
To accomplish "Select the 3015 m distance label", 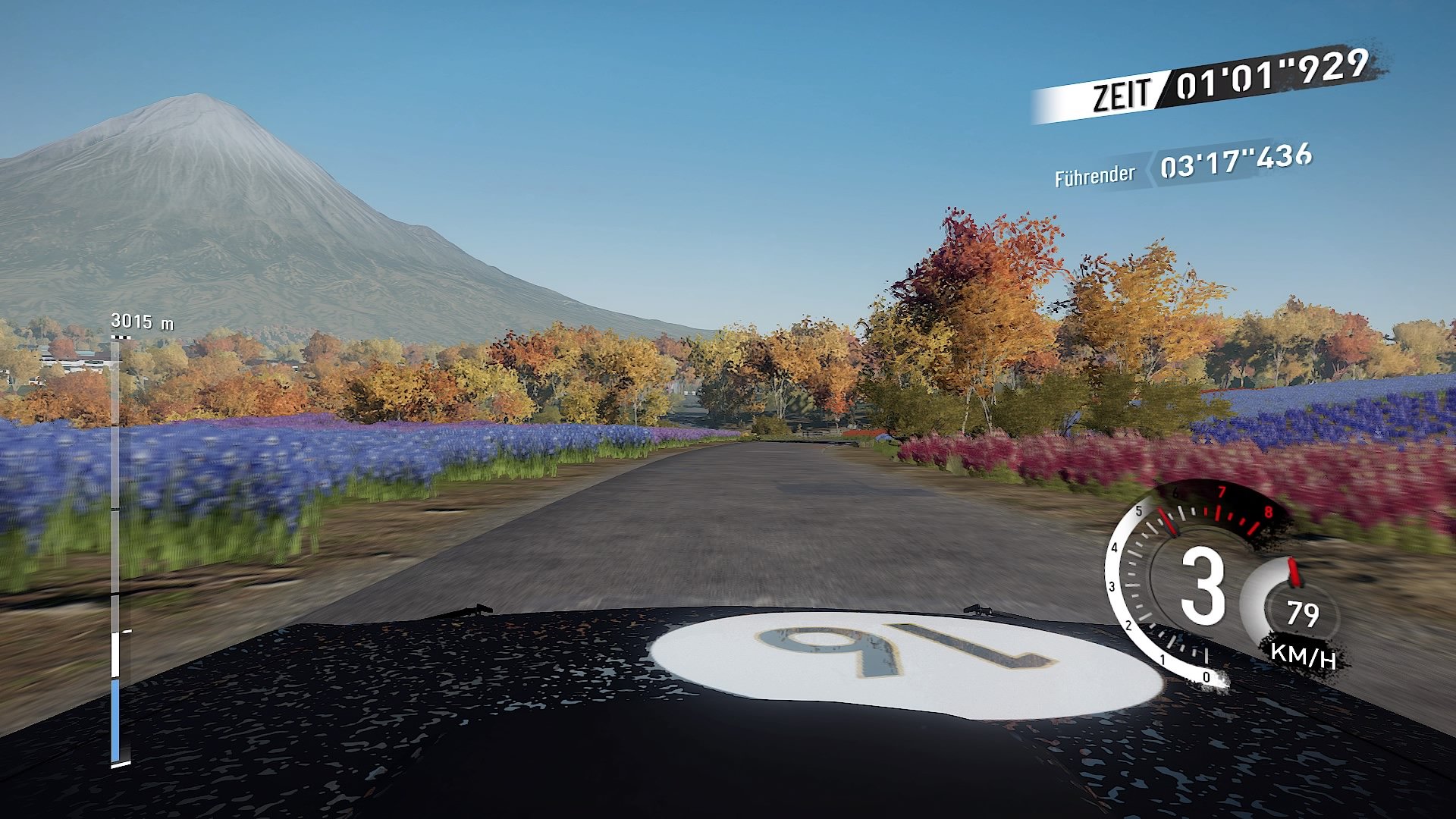I will pyautogui.click(x=141, y=322).
